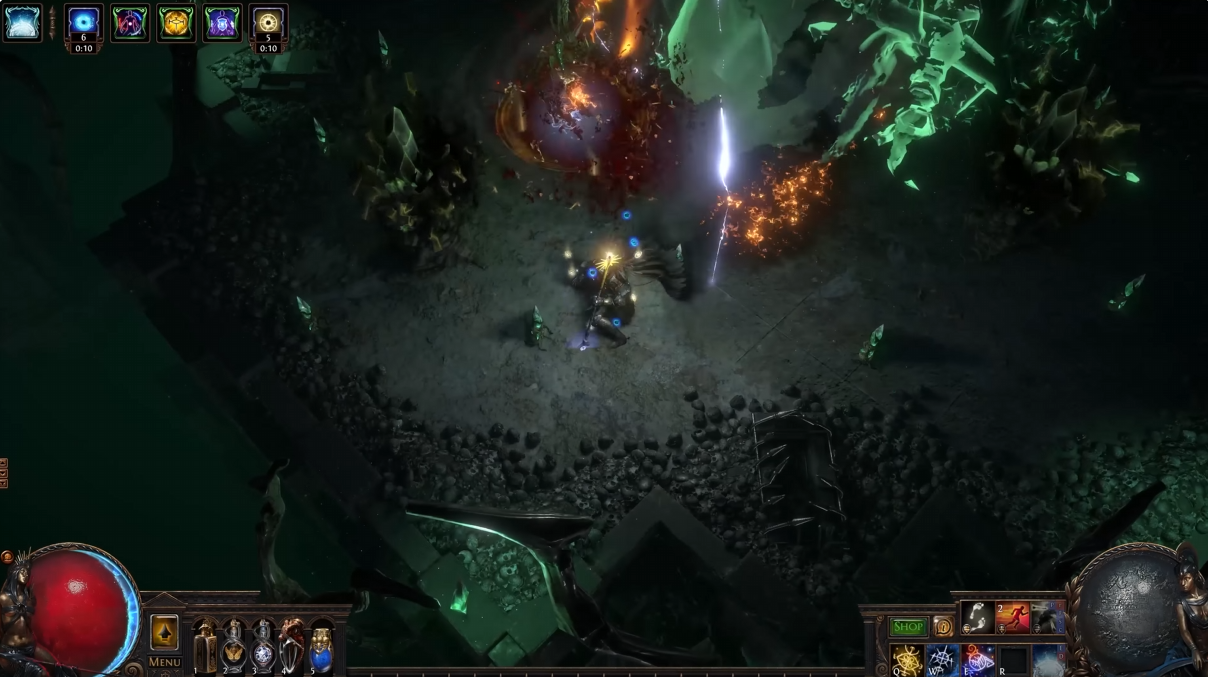Click the icy white dome buff icon
This screenshot has height=677, width=1208.
coord(22,23)
